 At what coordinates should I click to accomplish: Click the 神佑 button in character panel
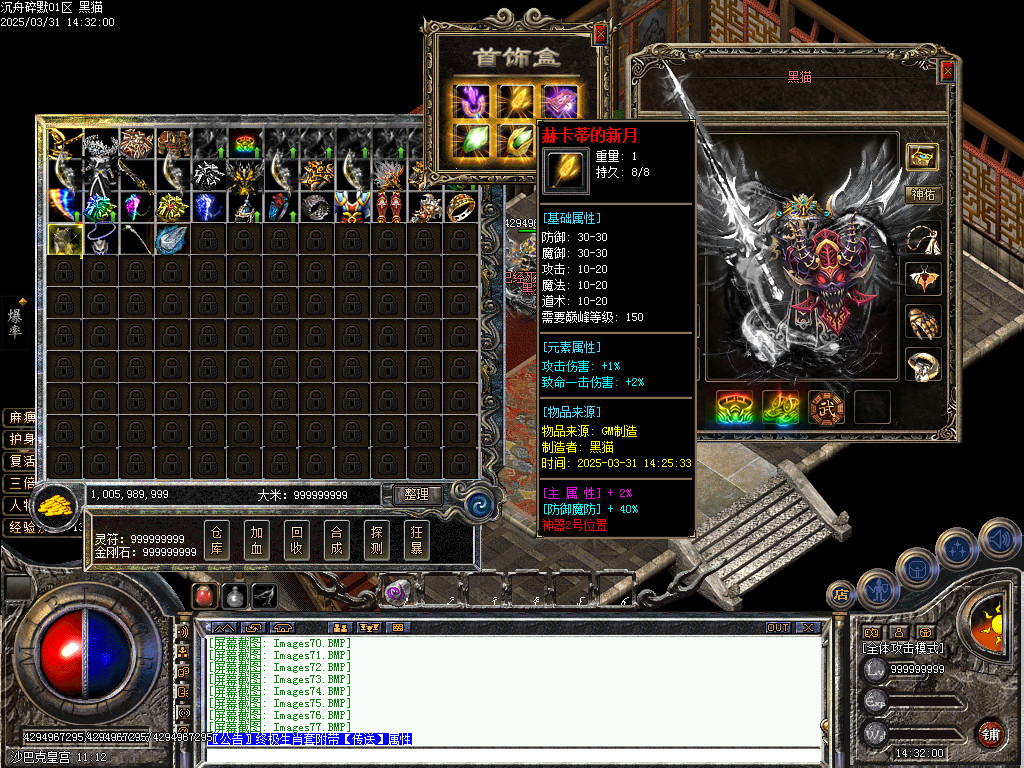[x=923, y=195]
